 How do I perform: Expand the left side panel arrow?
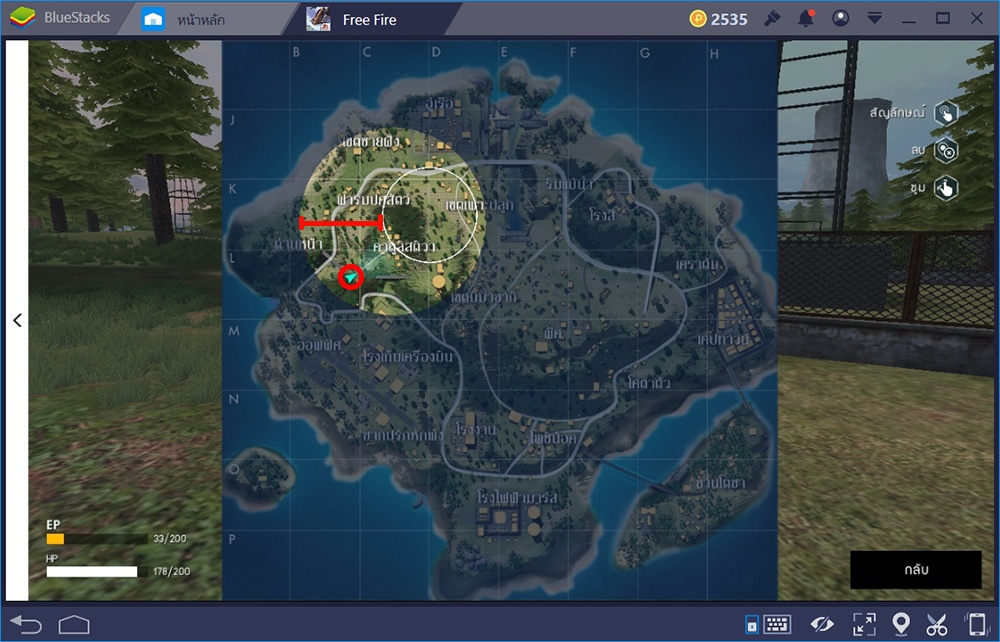click(17, 320)
